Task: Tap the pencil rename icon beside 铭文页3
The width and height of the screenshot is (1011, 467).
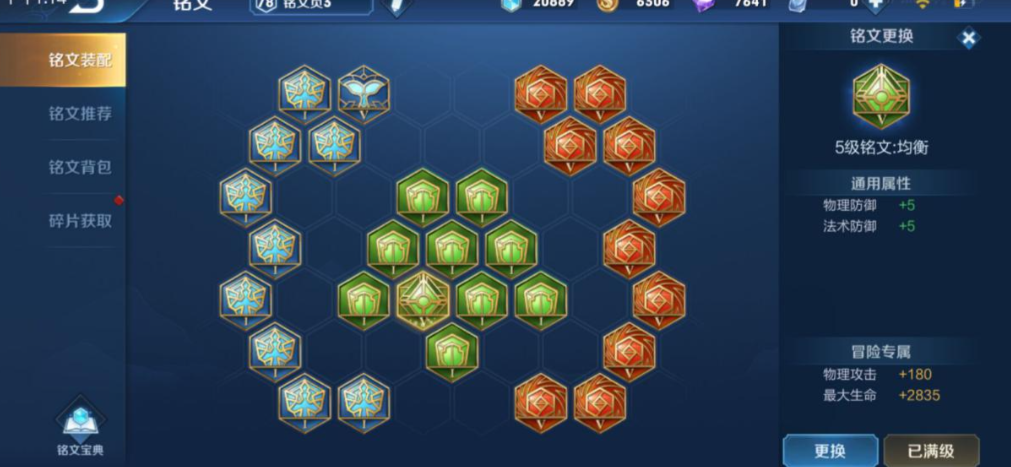Action: (397, 6)
